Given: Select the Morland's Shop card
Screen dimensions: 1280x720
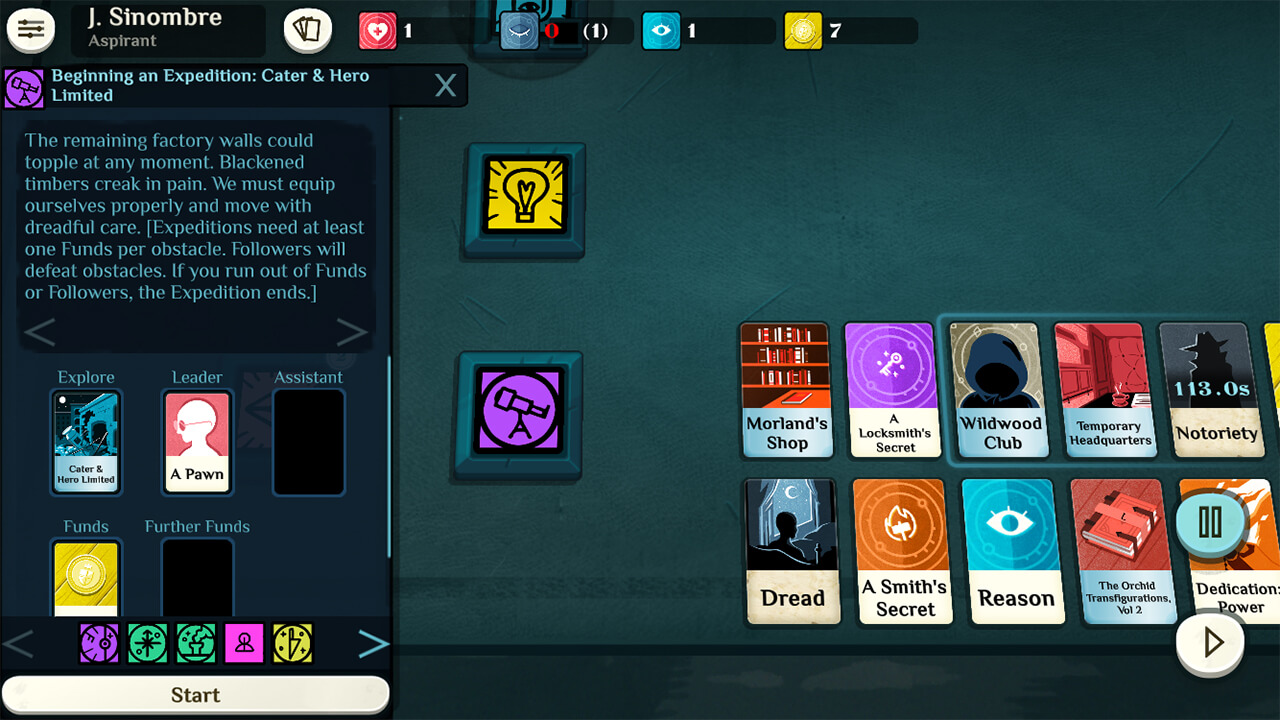Looking at the screenshot, I should 787,390.
